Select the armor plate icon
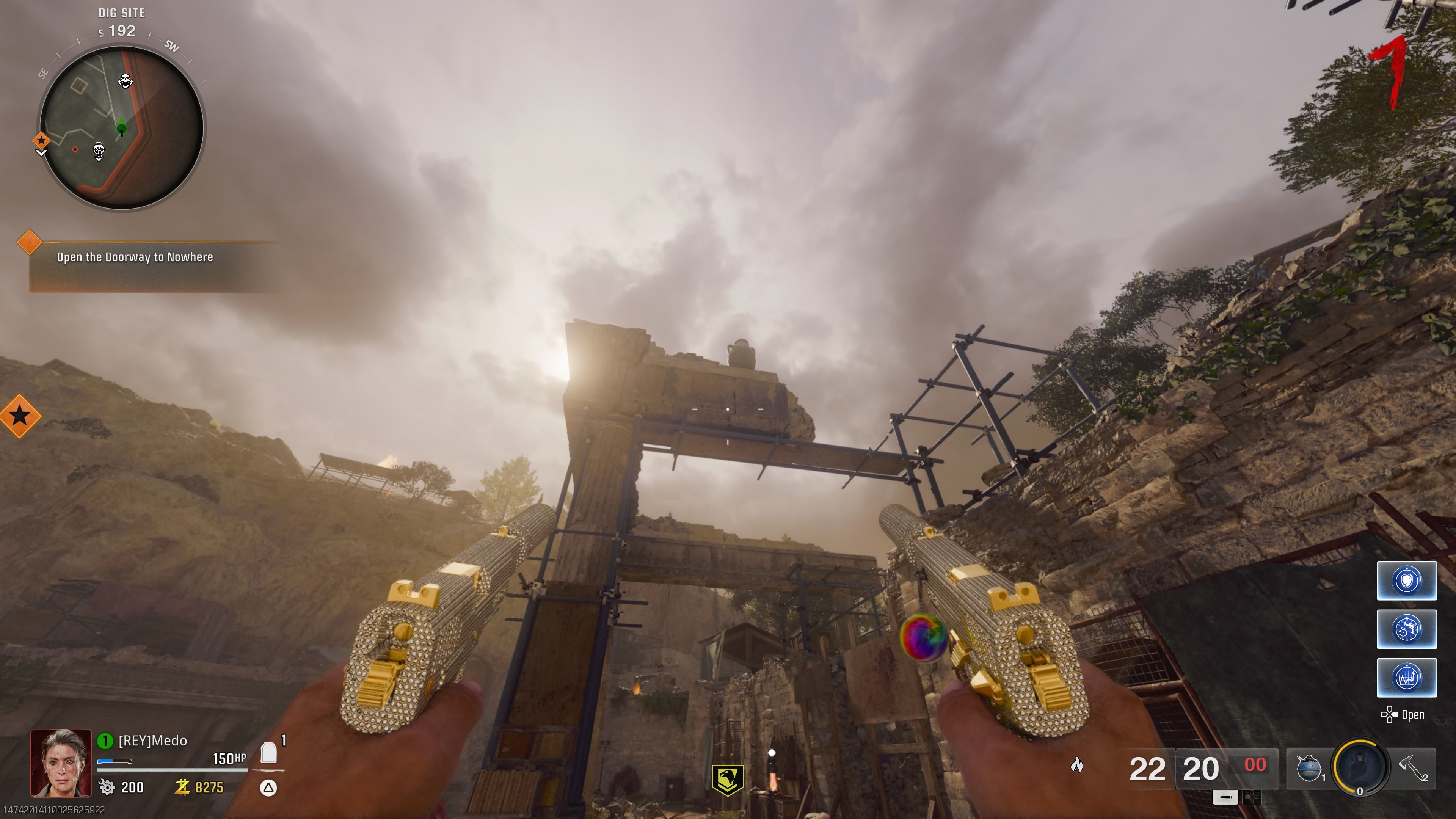The height and width of the screenshot is (819, 1456). [x=268, y=753]
